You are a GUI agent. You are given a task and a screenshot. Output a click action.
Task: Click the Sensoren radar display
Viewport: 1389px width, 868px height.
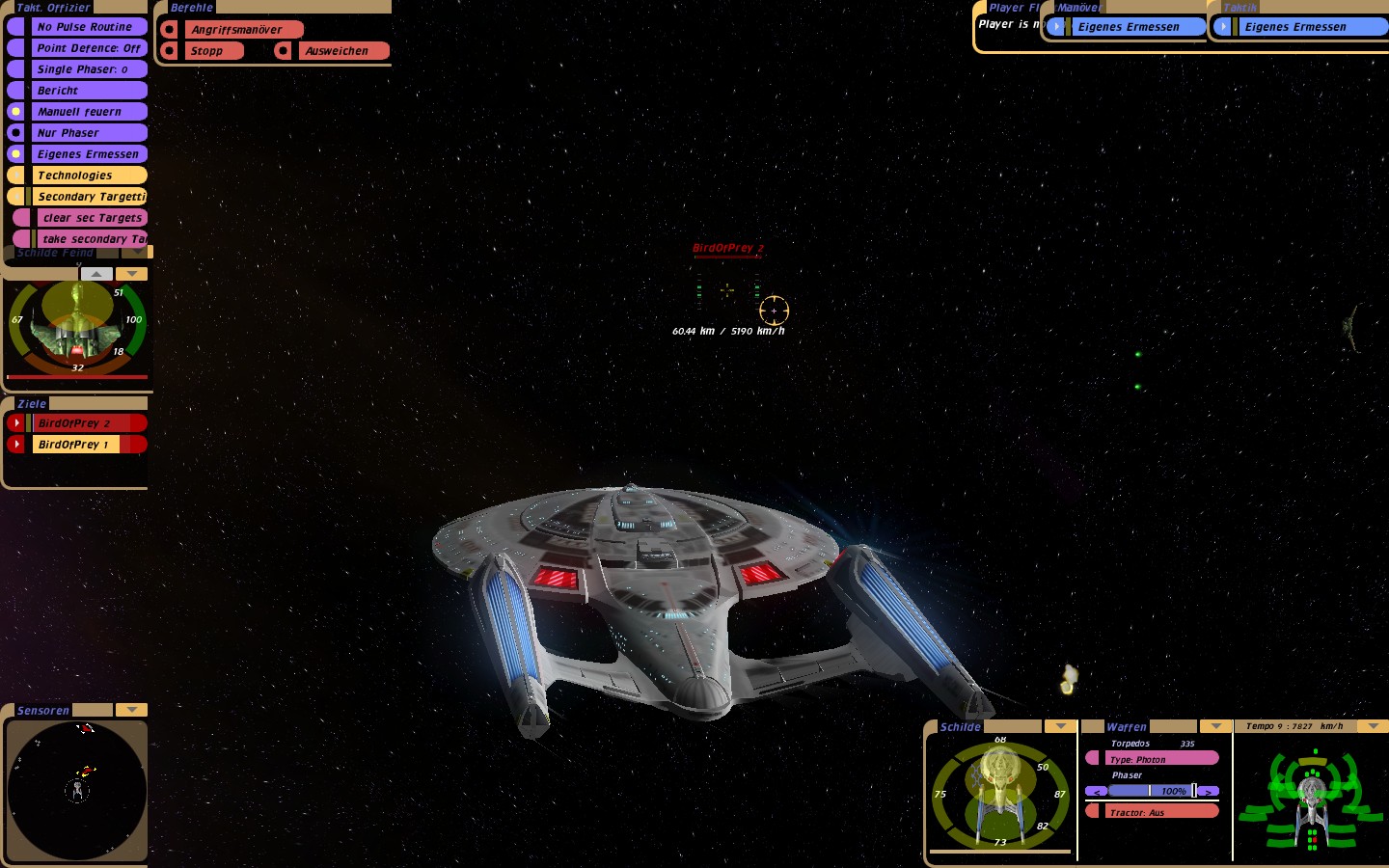77,791
